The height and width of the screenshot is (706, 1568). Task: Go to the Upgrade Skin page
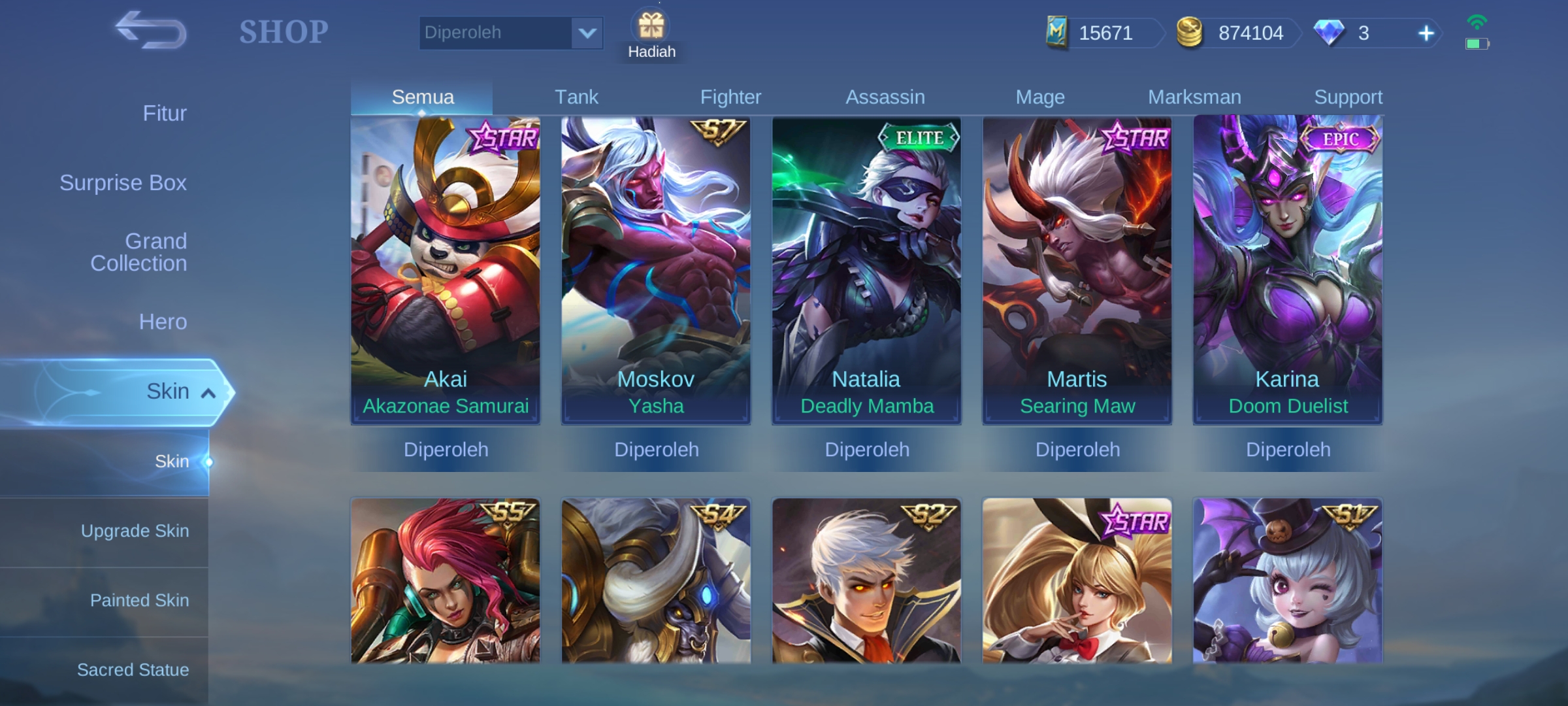click(135, 531)
